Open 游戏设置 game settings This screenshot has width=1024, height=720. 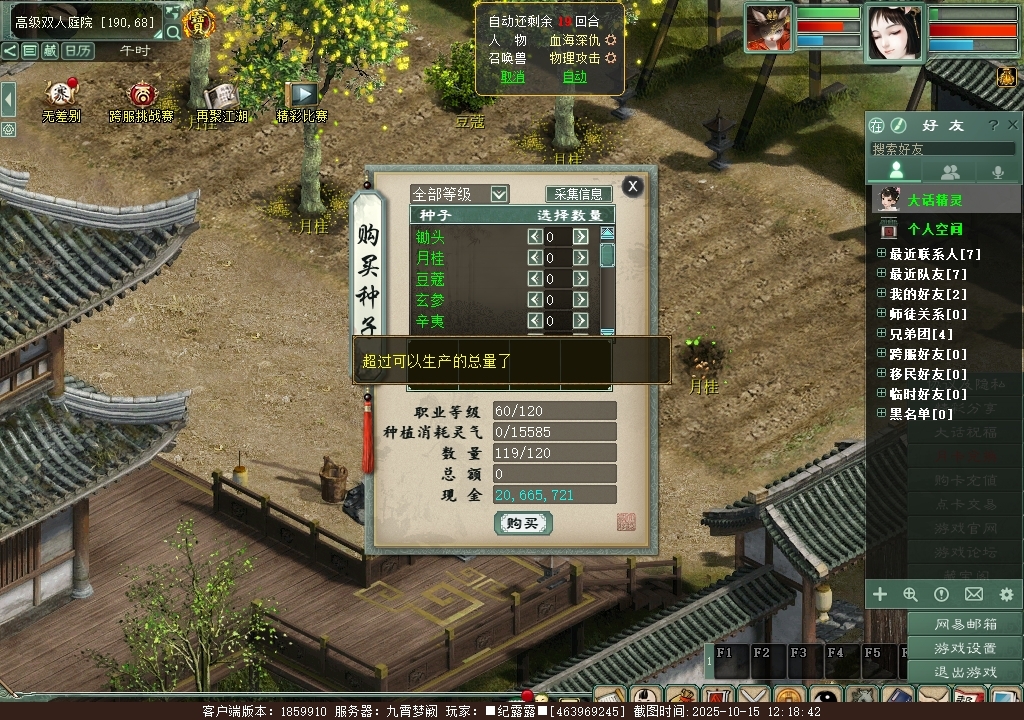[965, 648]
